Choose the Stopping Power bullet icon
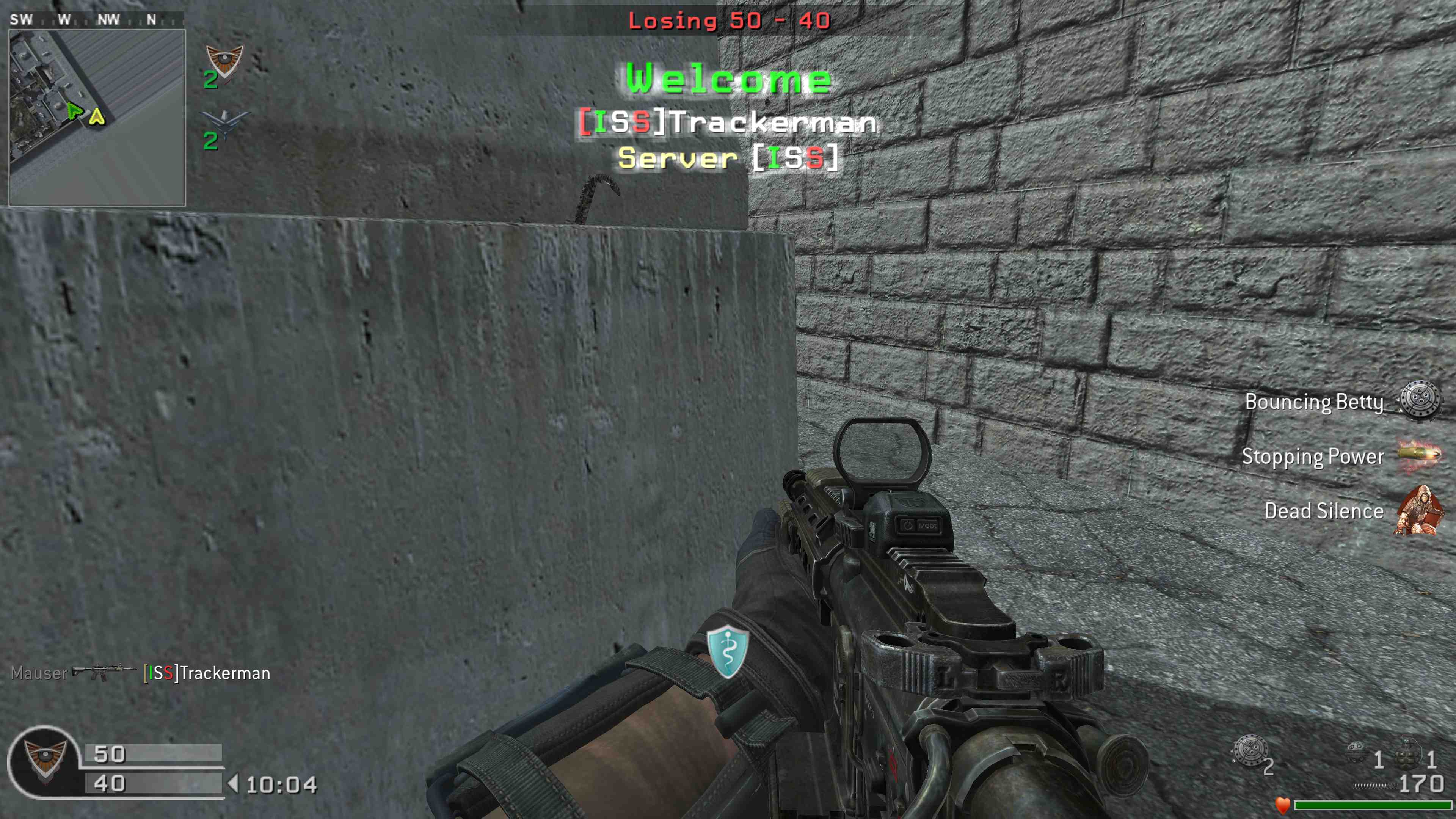The width and height of the screenshot is (1456, 819). 1419,455
